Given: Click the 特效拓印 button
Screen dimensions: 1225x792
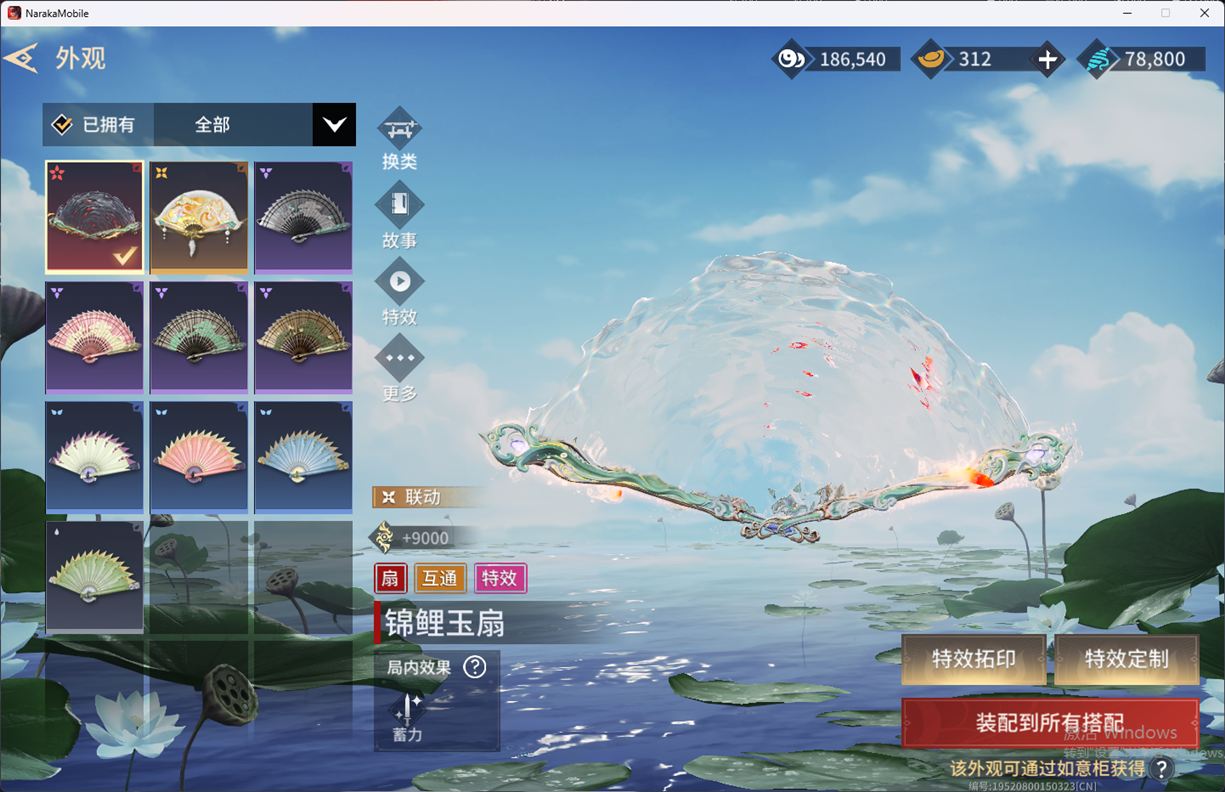Looking at the screenshot, I should 973,659.
